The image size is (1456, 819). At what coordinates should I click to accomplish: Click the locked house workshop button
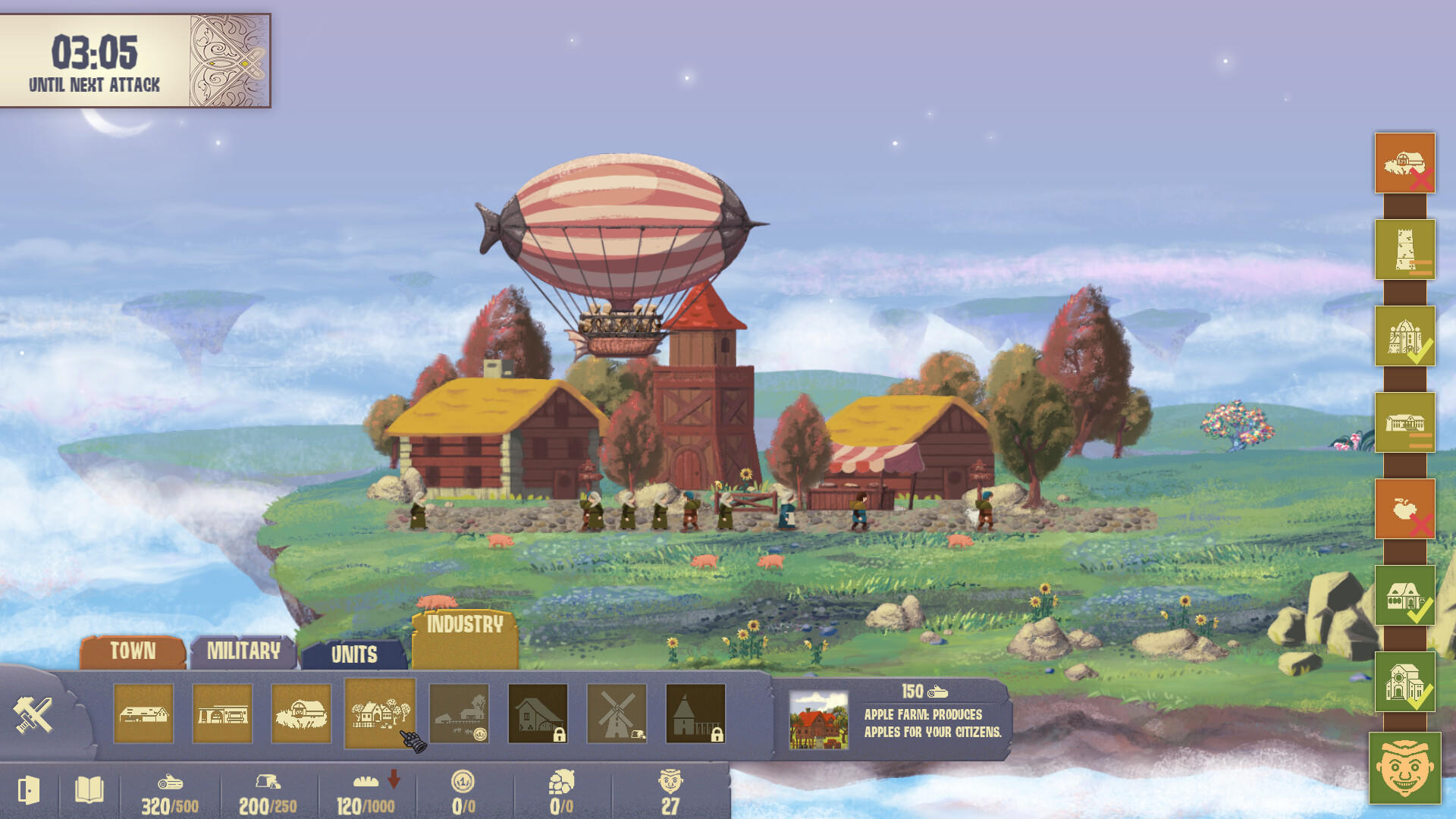pos(538,713)
